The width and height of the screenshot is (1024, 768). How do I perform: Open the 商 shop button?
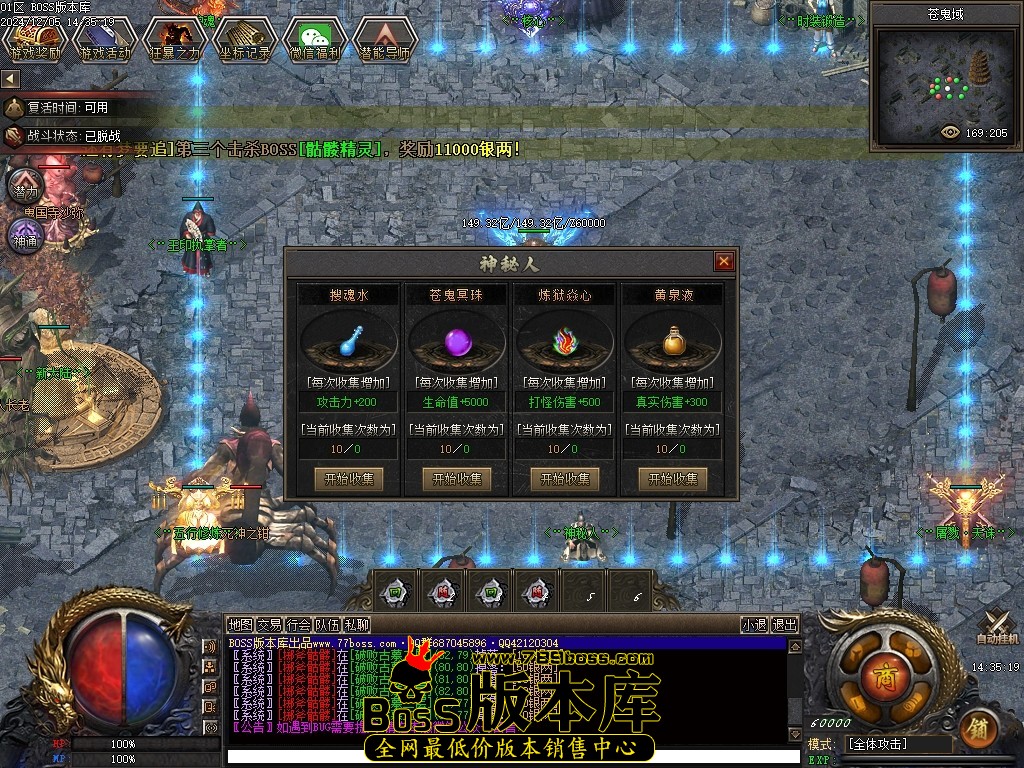pyautogui.click(x=883, y=669)
